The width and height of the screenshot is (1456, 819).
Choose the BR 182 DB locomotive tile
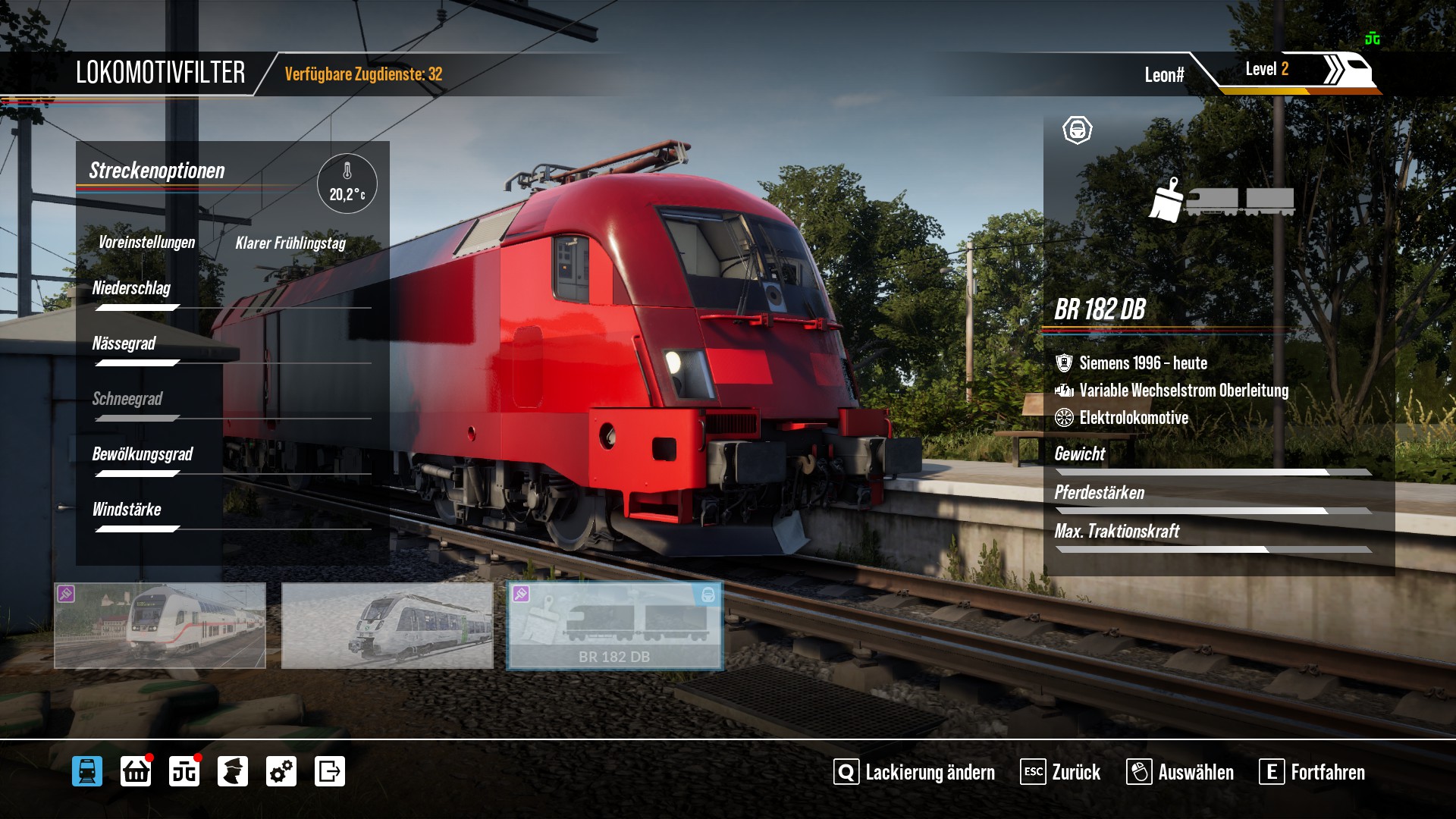pos(614,626)
